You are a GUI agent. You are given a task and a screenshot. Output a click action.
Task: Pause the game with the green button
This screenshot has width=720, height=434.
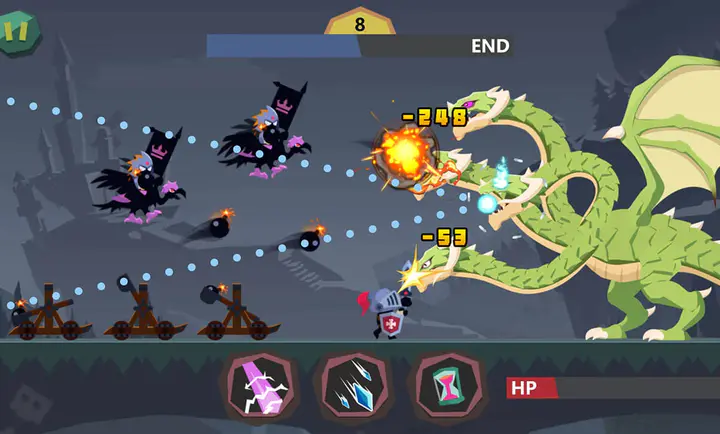[16, 32]
